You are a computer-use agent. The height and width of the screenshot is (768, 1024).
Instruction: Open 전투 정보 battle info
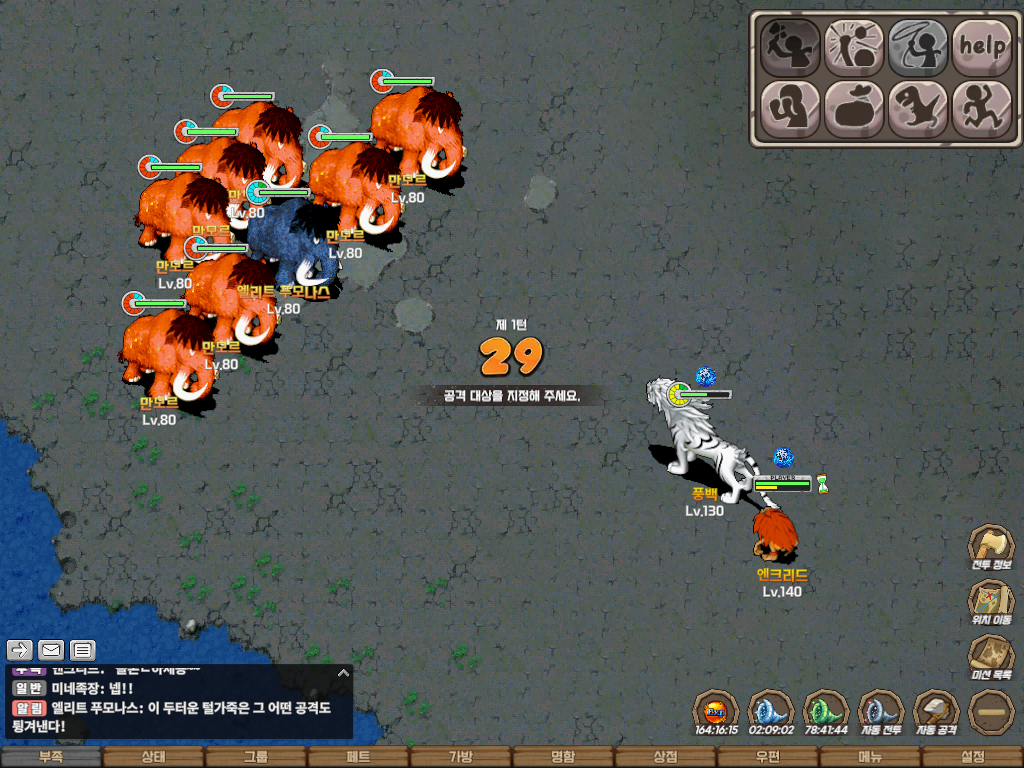[x=990, y=548]
